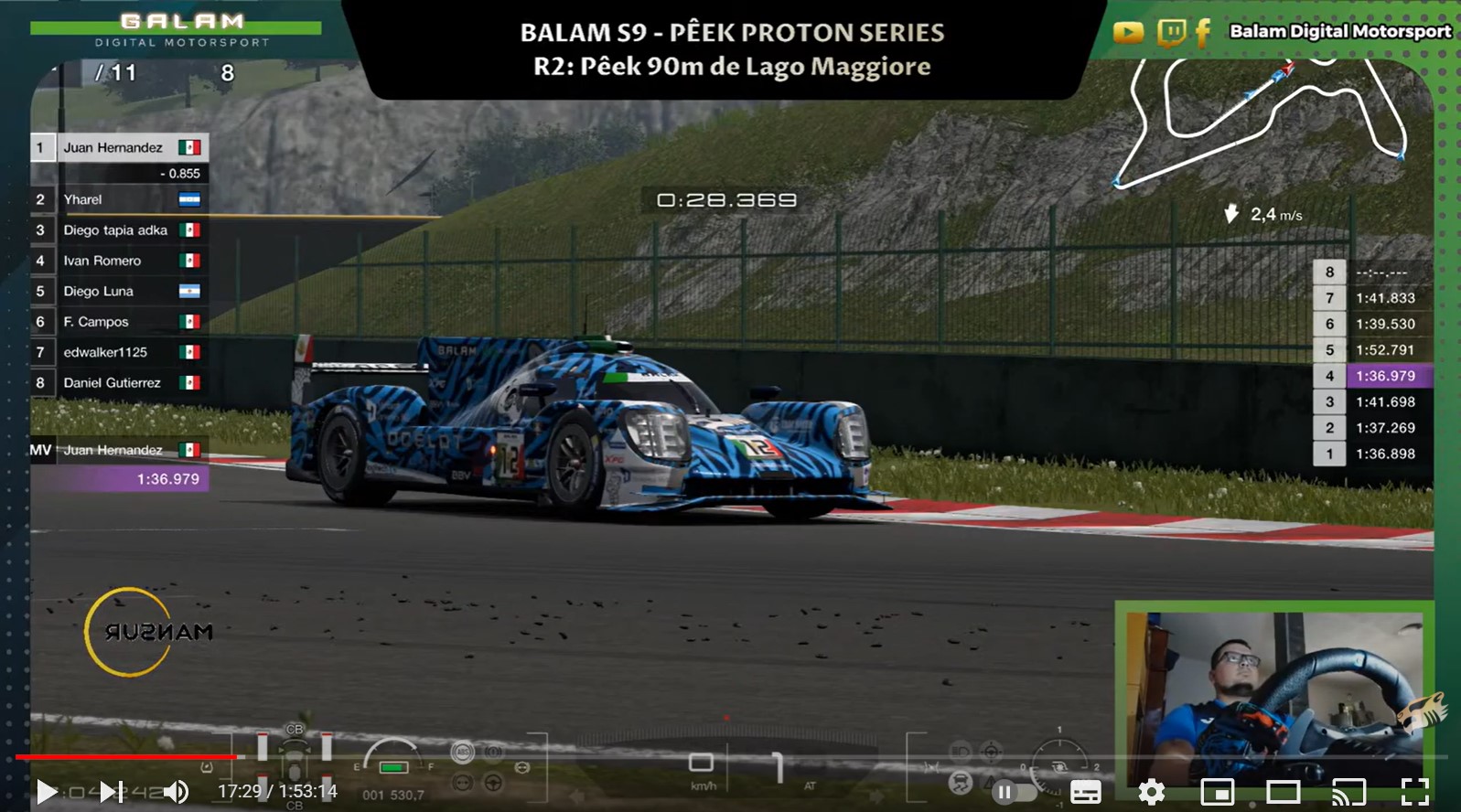1461x812 pixels.
Task: Pick Diego Luna from the standings
Action: [119, 291]
